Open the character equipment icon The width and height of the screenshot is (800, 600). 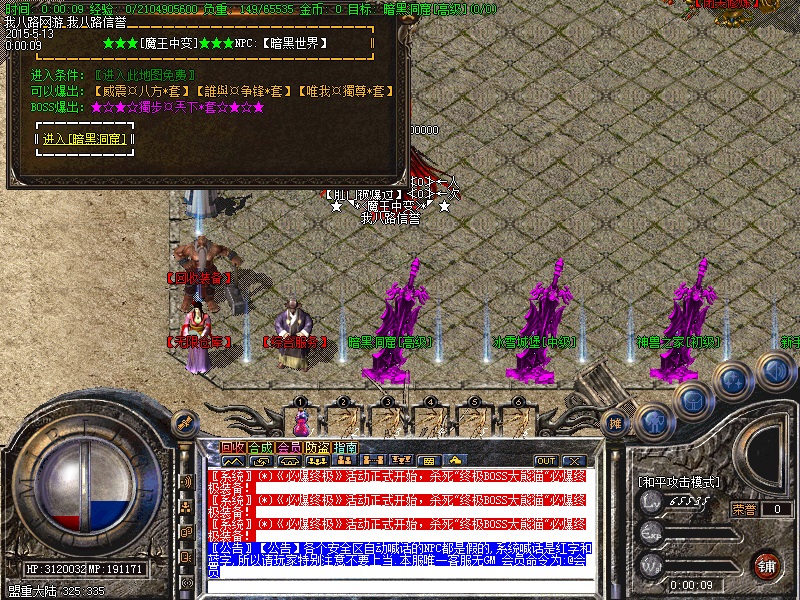pos(655,421)
